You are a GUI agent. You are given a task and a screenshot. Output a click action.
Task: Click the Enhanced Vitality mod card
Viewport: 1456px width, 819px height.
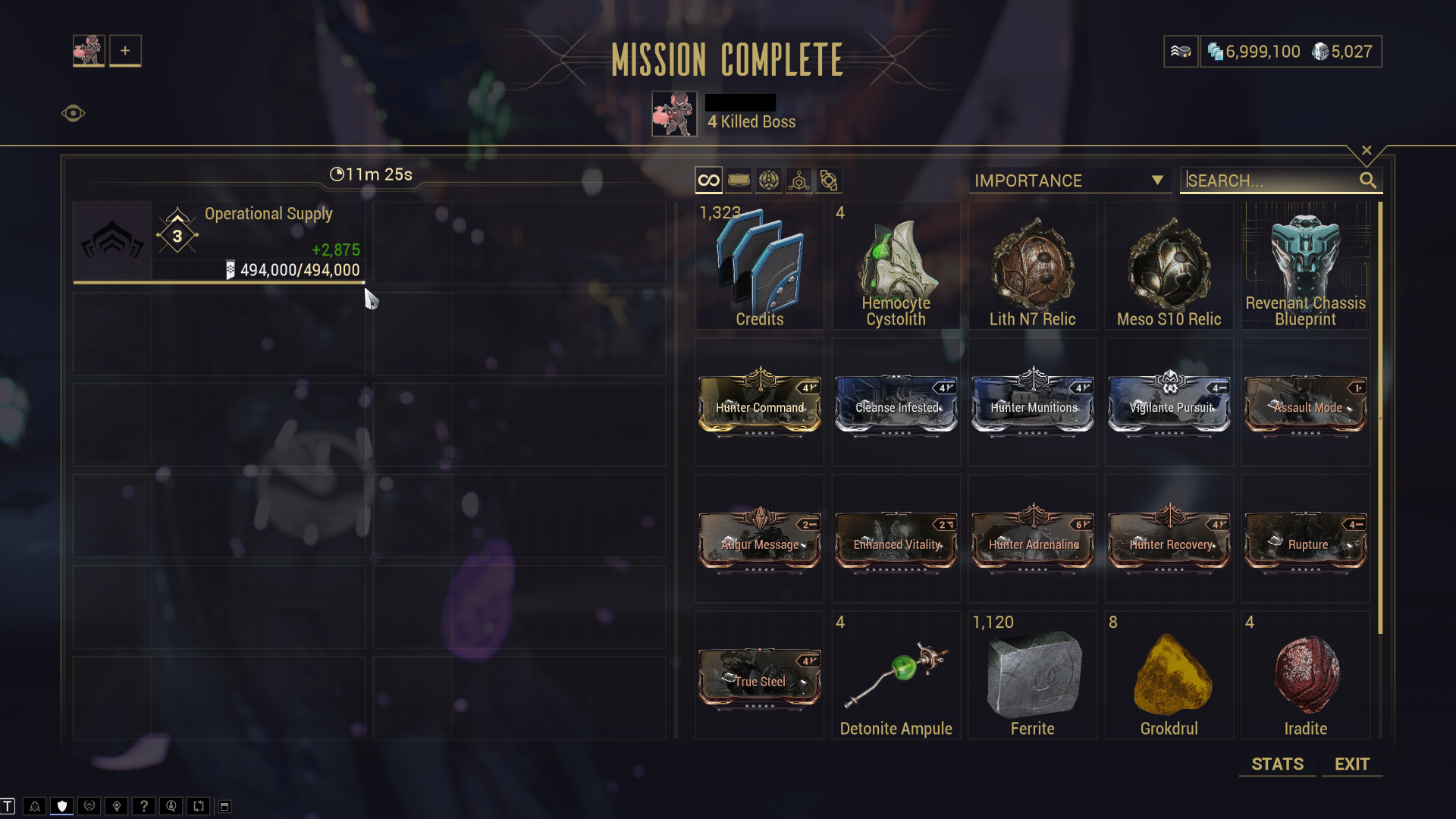[896, 540]
